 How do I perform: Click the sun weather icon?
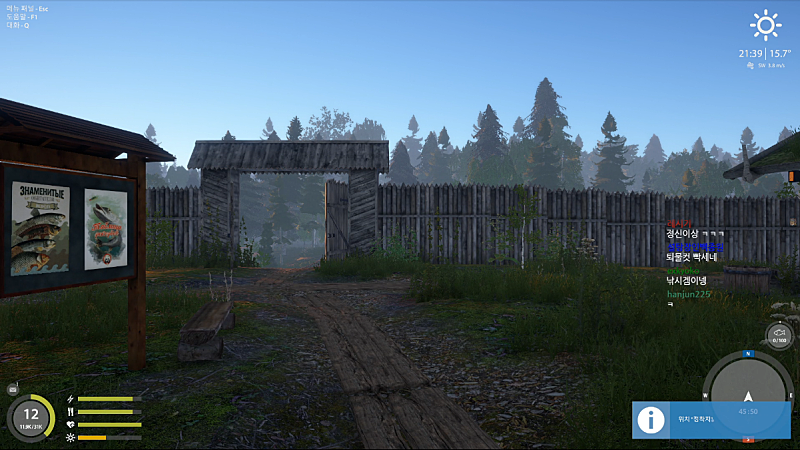pos(766,24)
